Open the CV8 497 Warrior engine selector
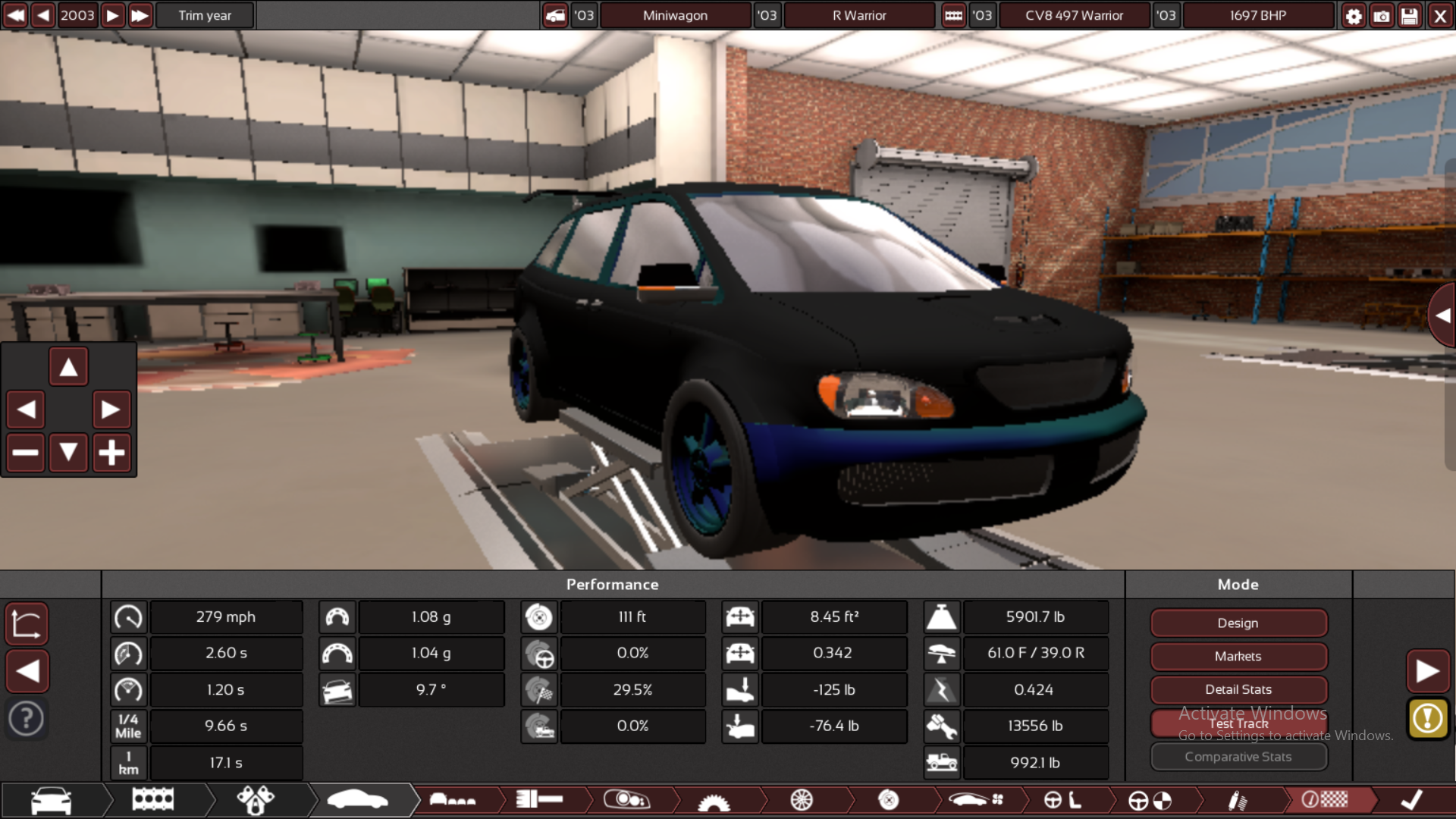 tap(1074, 15)
